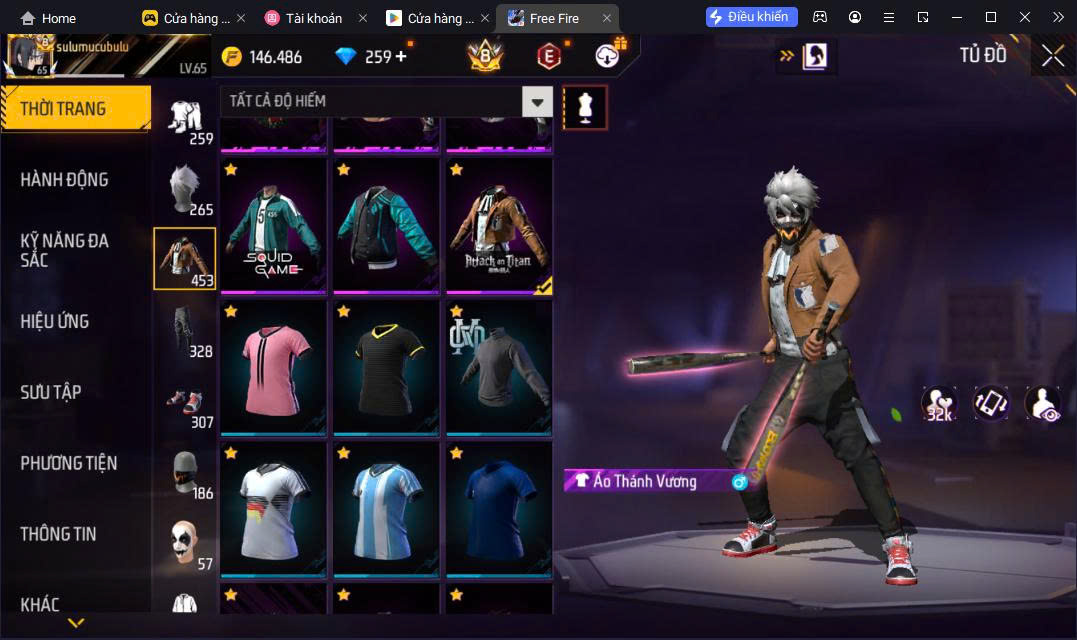Open the Thông Tin tab

(x=58, y=534)
